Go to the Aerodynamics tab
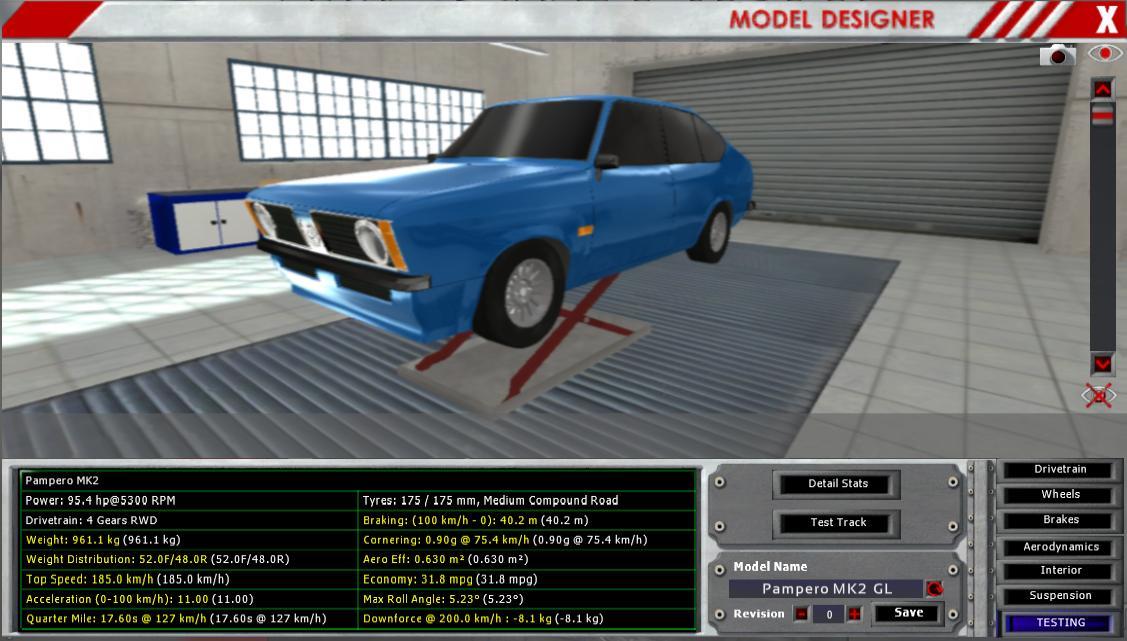This screenshot has width=1127, height=641. pos(1060,547)
